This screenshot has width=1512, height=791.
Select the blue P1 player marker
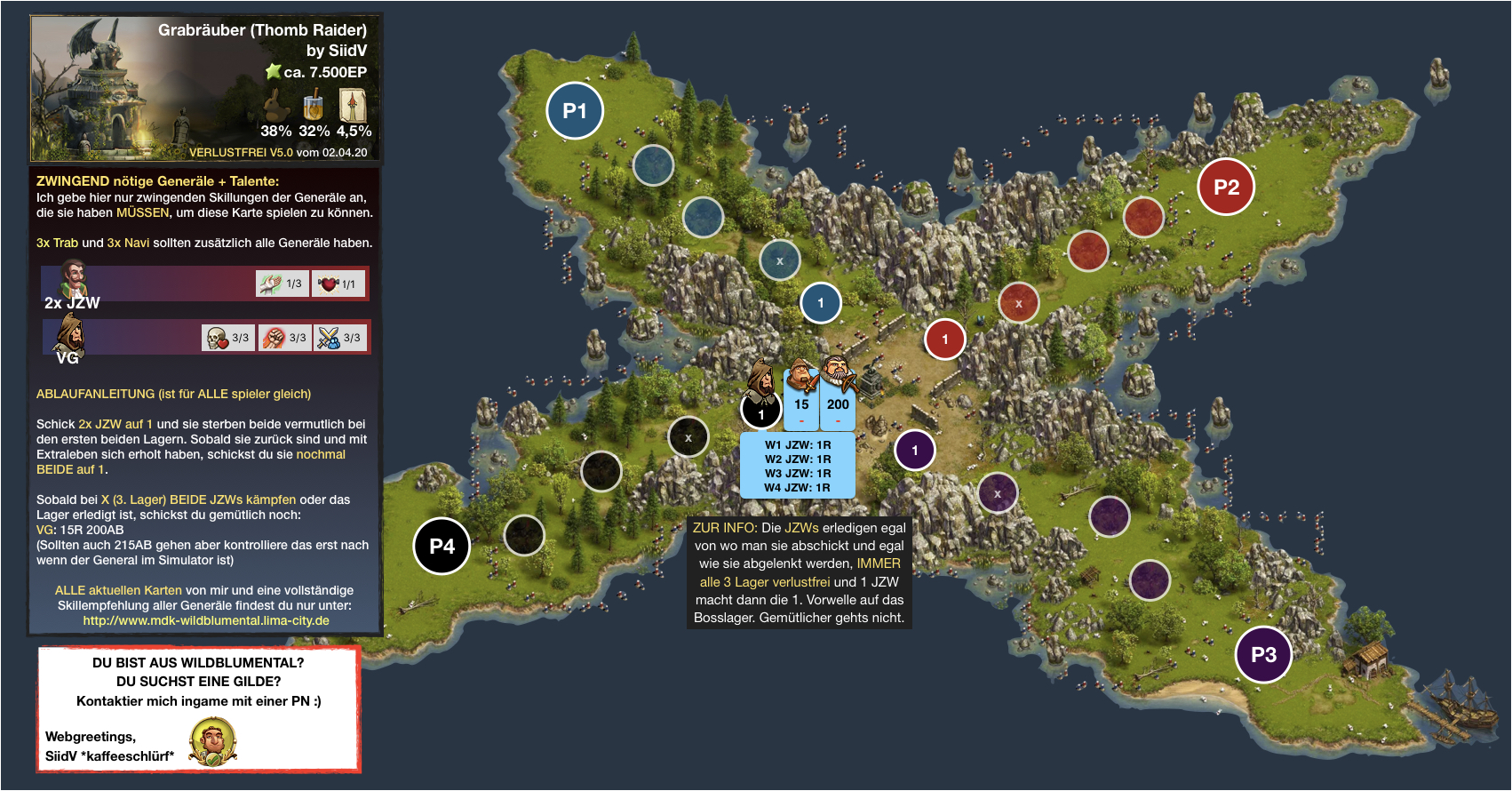click(x=575, y=111)
